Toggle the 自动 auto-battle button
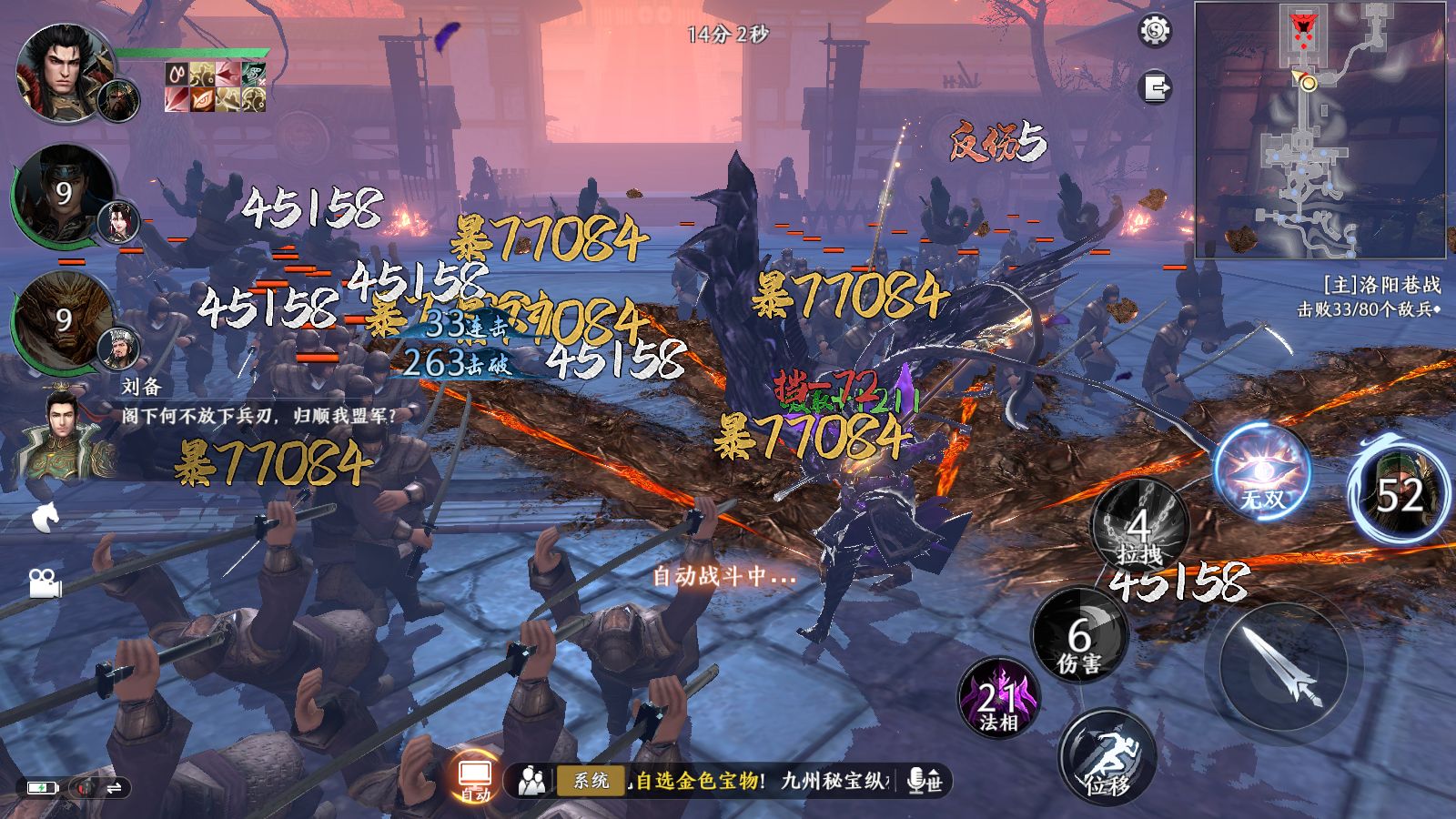 click(475, 779)
